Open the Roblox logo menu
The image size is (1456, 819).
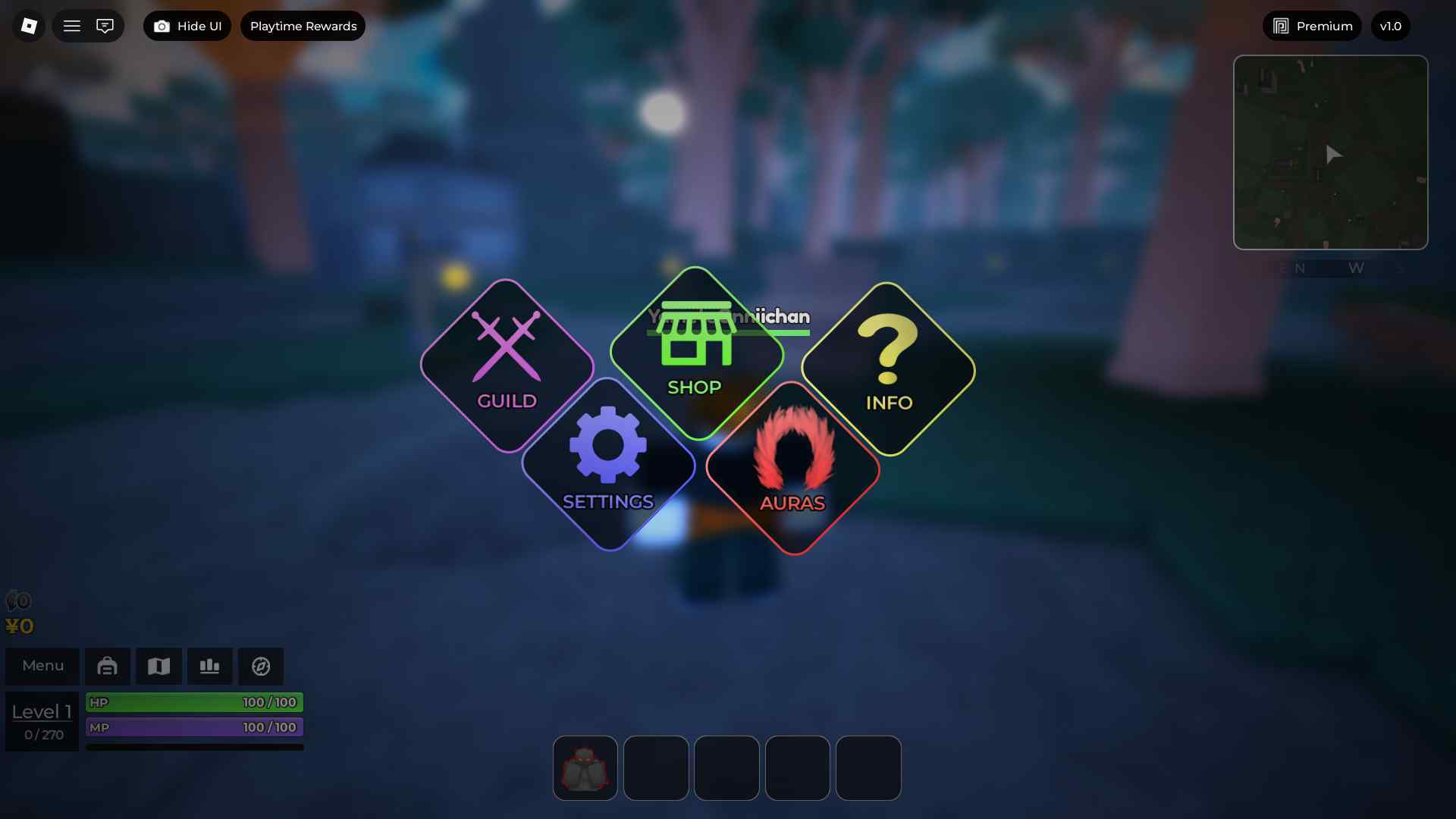pyautogui.click(x=27, y=25)
